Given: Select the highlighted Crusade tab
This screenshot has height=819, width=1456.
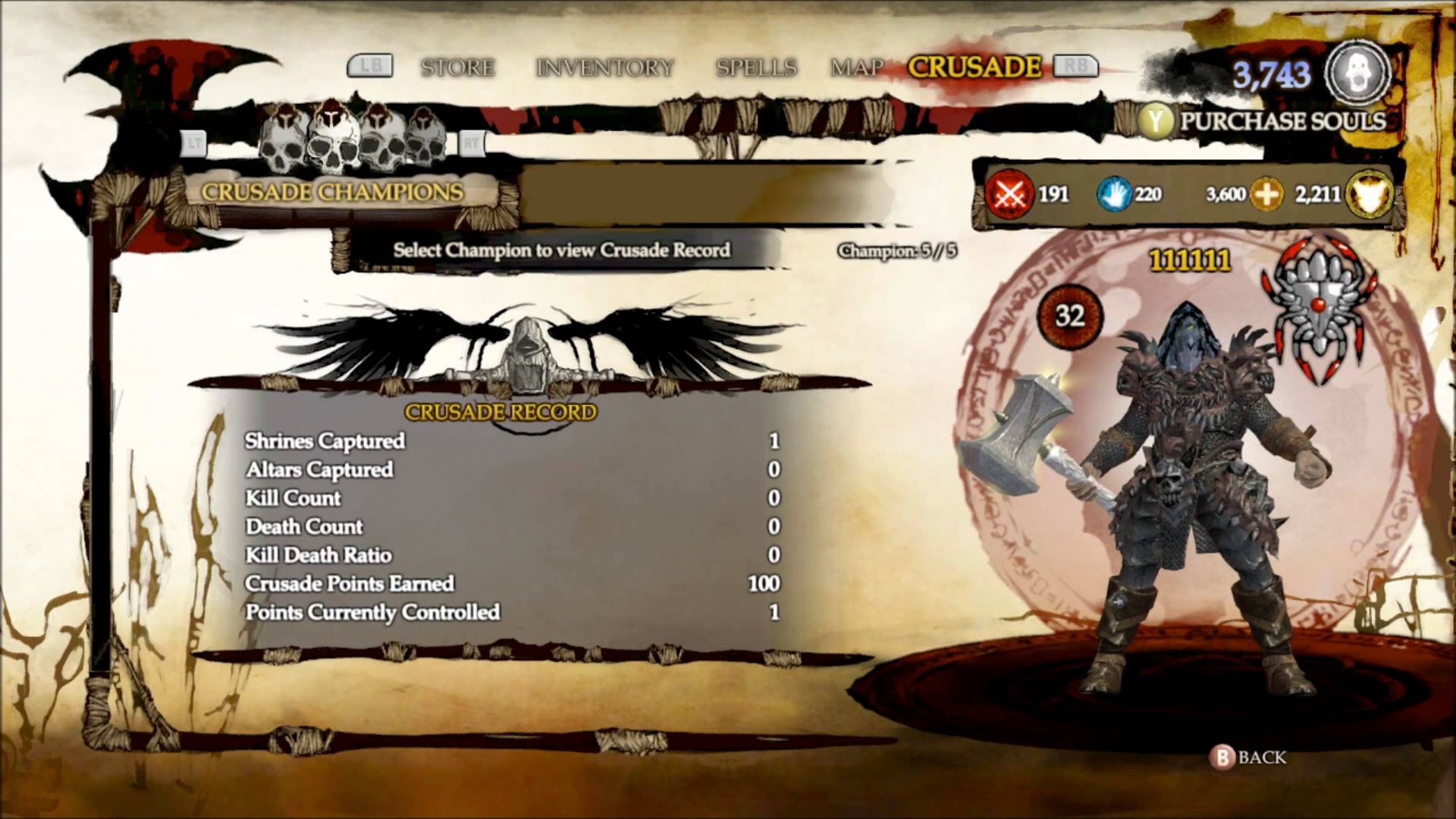Looking at the screenshot, I should coord(974,67).
